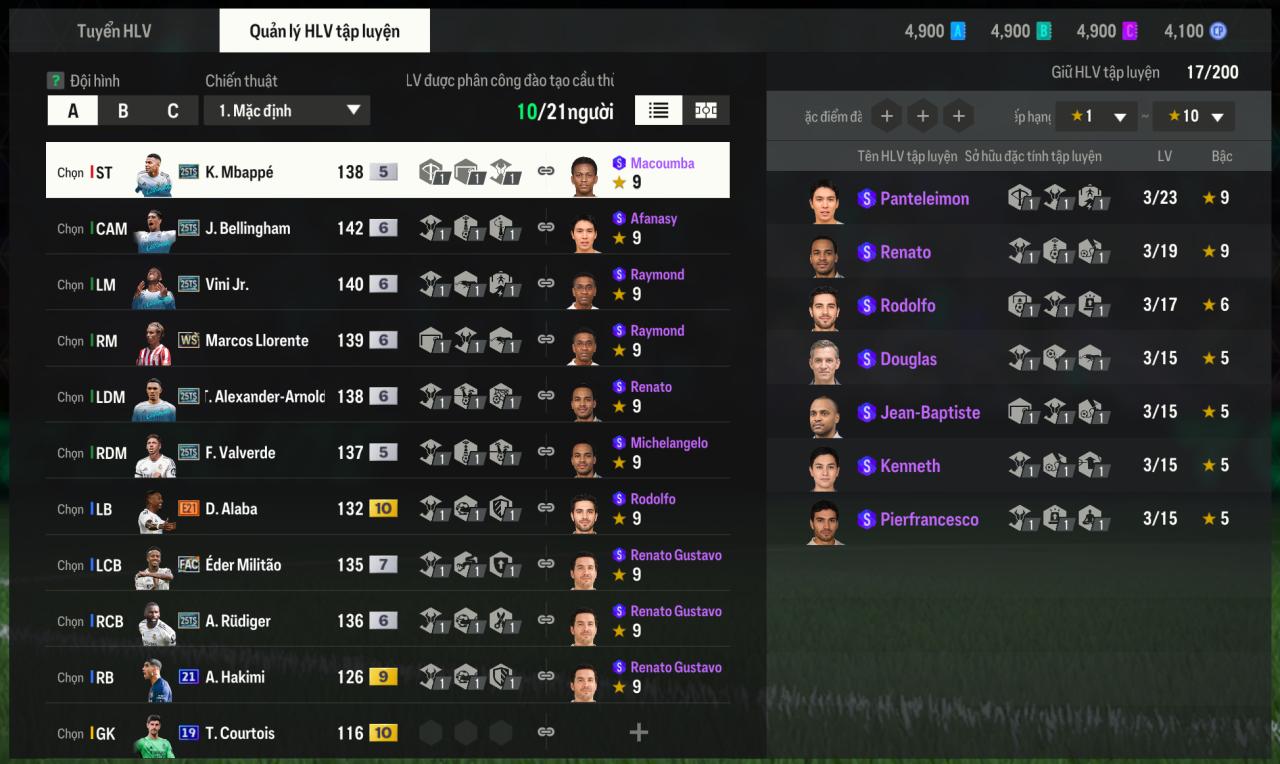Choose squad A button
The width and height of the screenshot is (1280, 764).
[x=73, y=111]
